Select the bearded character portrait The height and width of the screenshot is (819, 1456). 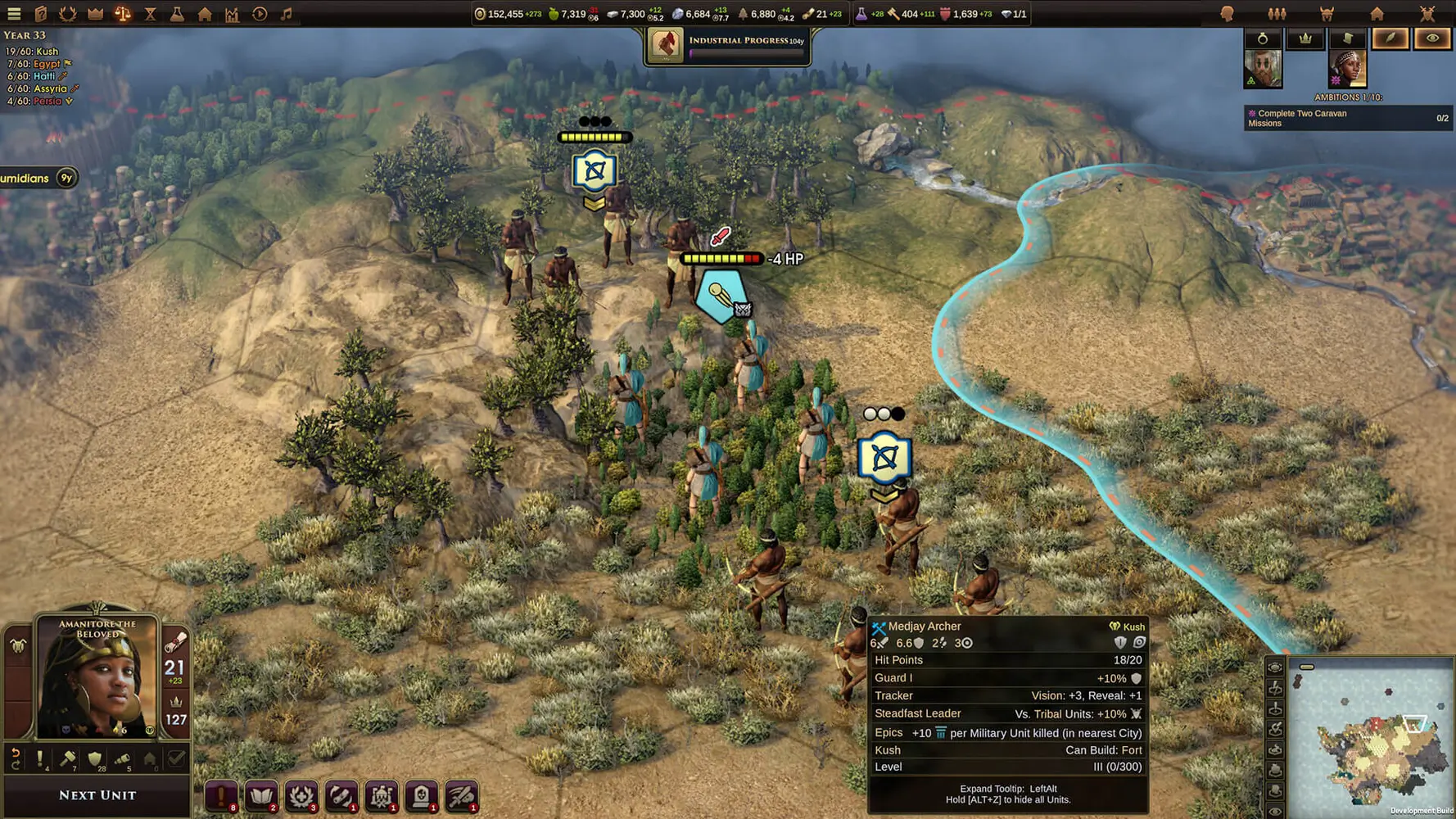coord(1262,69)
